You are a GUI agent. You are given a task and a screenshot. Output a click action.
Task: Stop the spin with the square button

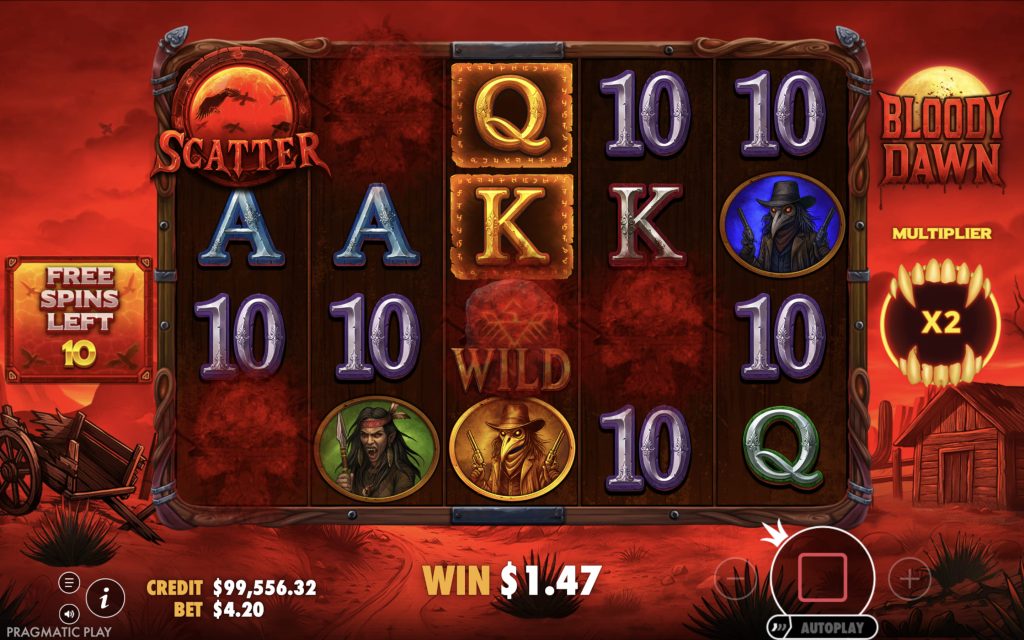pyautogui.click(x=822, y=573)
